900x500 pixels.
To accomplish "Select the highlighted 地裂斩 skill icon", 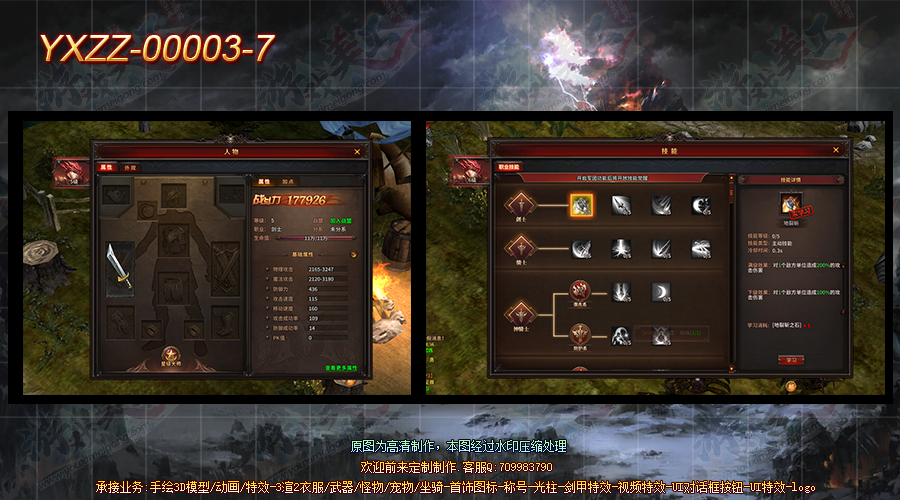I will click(x=582, y=205).
